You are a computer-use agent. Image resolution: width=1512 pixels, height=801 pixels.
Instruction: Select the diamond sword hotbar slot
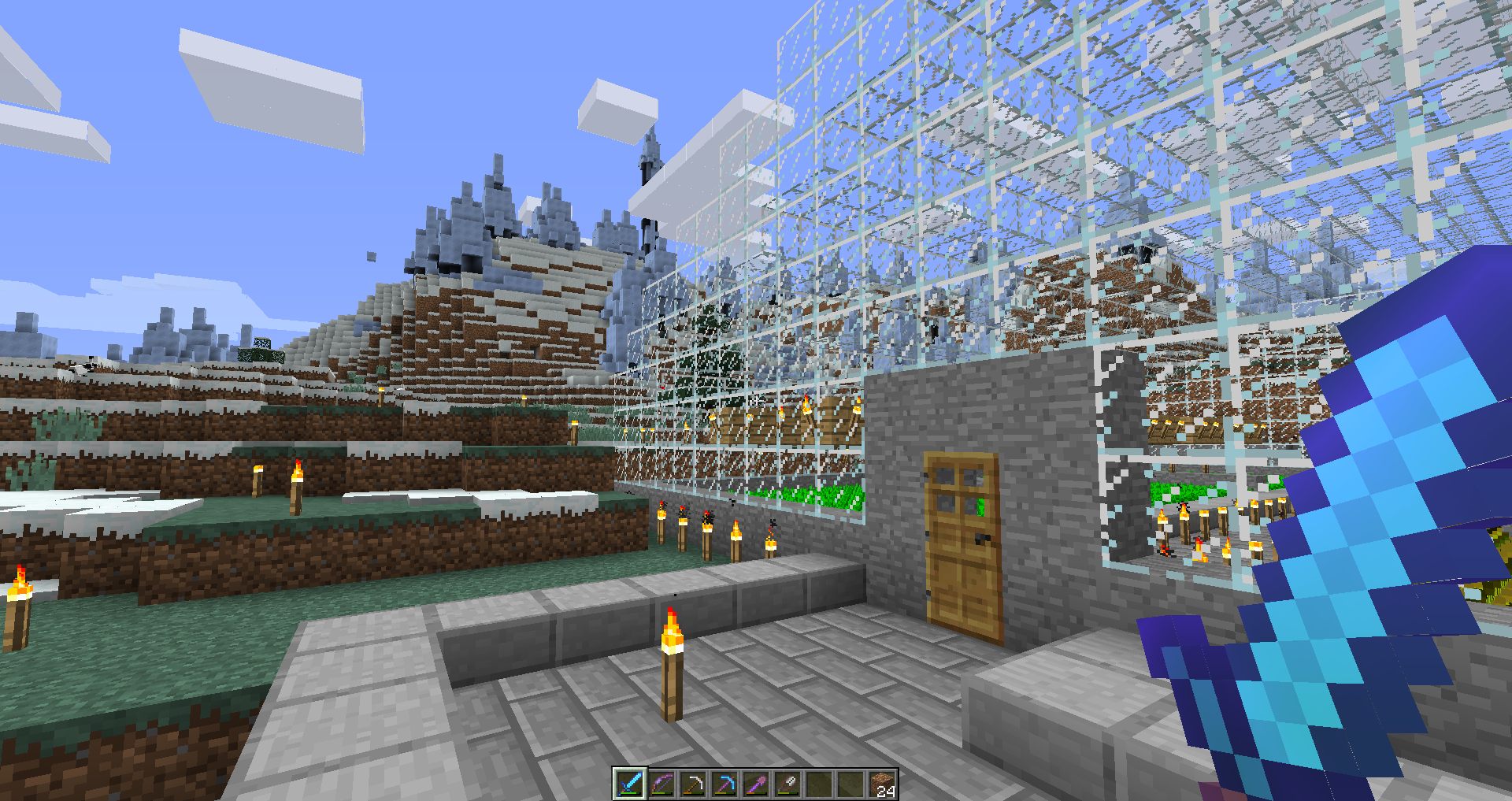click(x=629, y=784)
